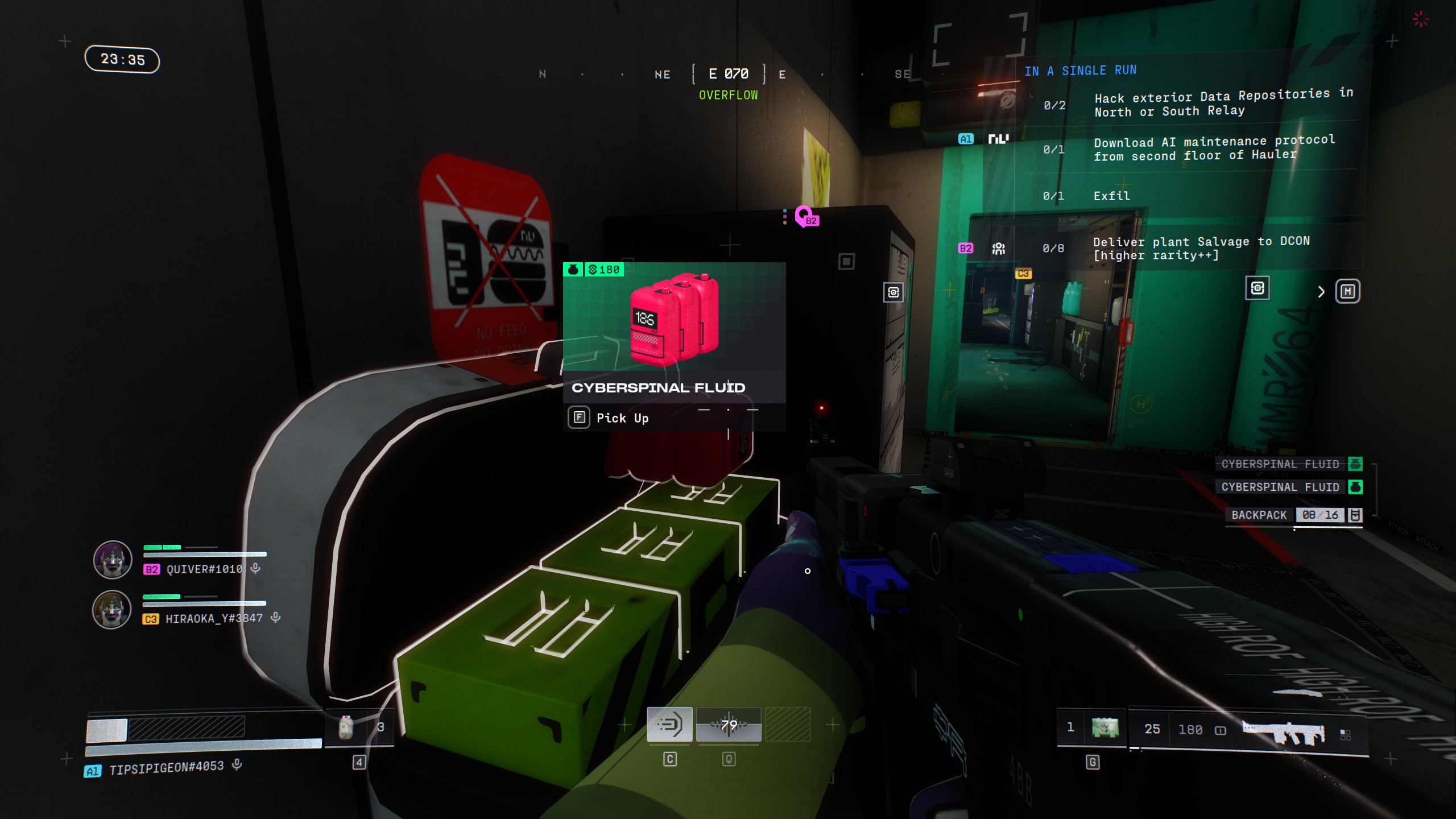This screenshot has height=819, width=1456.
Task: Click QUIVER#1010's squad portrait
Action: point(113,560)
